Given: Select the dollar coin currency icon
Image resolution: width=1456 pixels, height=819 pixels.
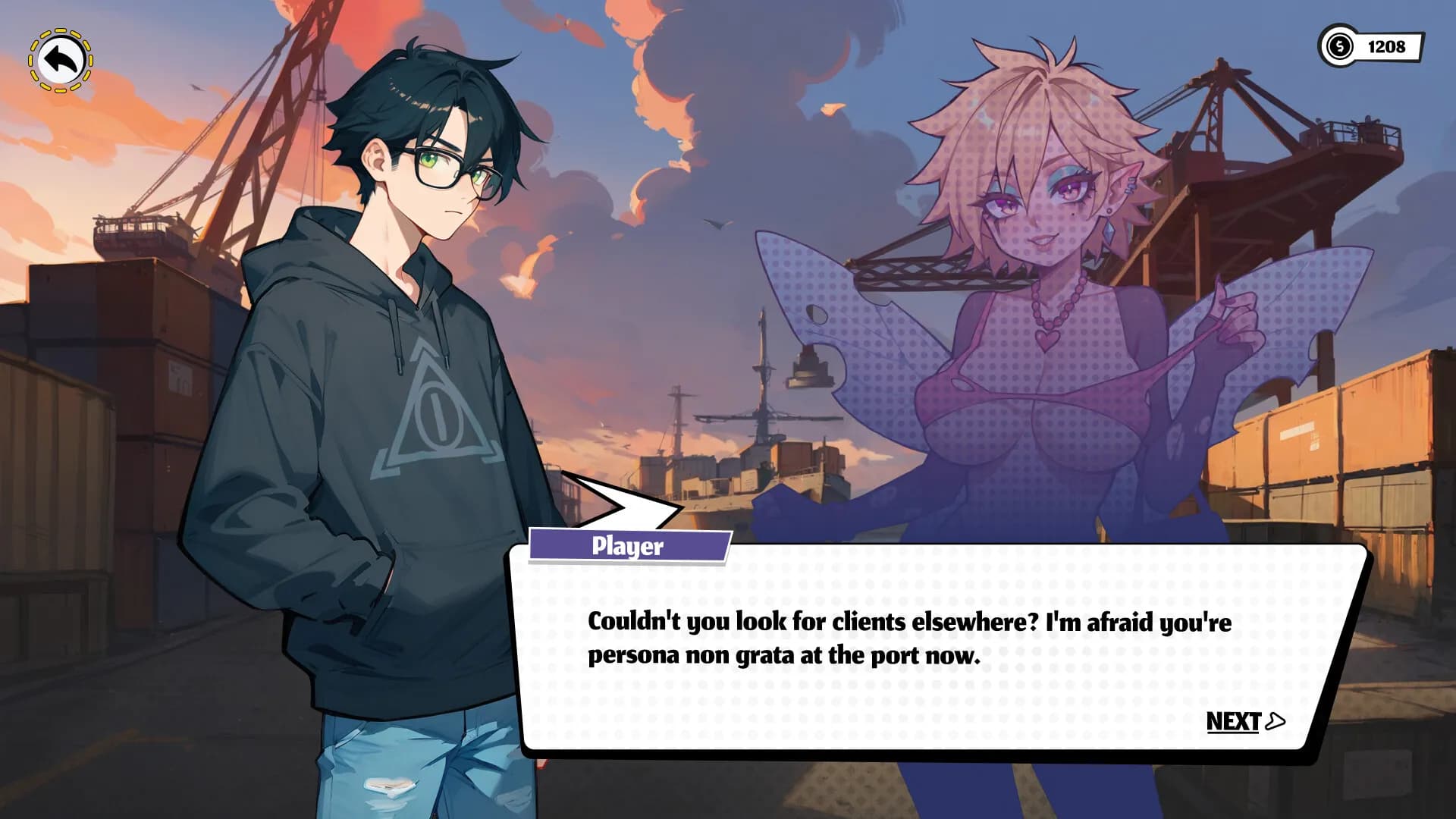Looking at the screenshot, I should tap(1339, 47).
